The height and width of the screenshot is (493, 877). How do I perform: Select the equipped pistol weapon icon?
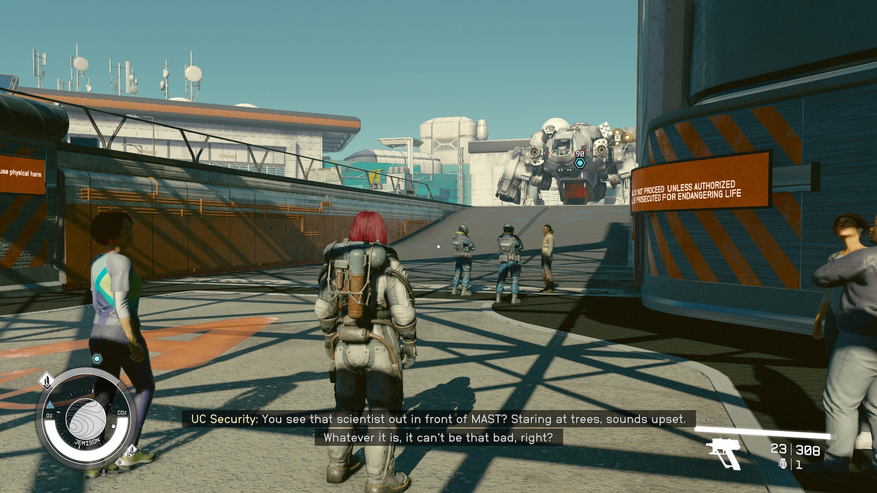click(724, 454)
